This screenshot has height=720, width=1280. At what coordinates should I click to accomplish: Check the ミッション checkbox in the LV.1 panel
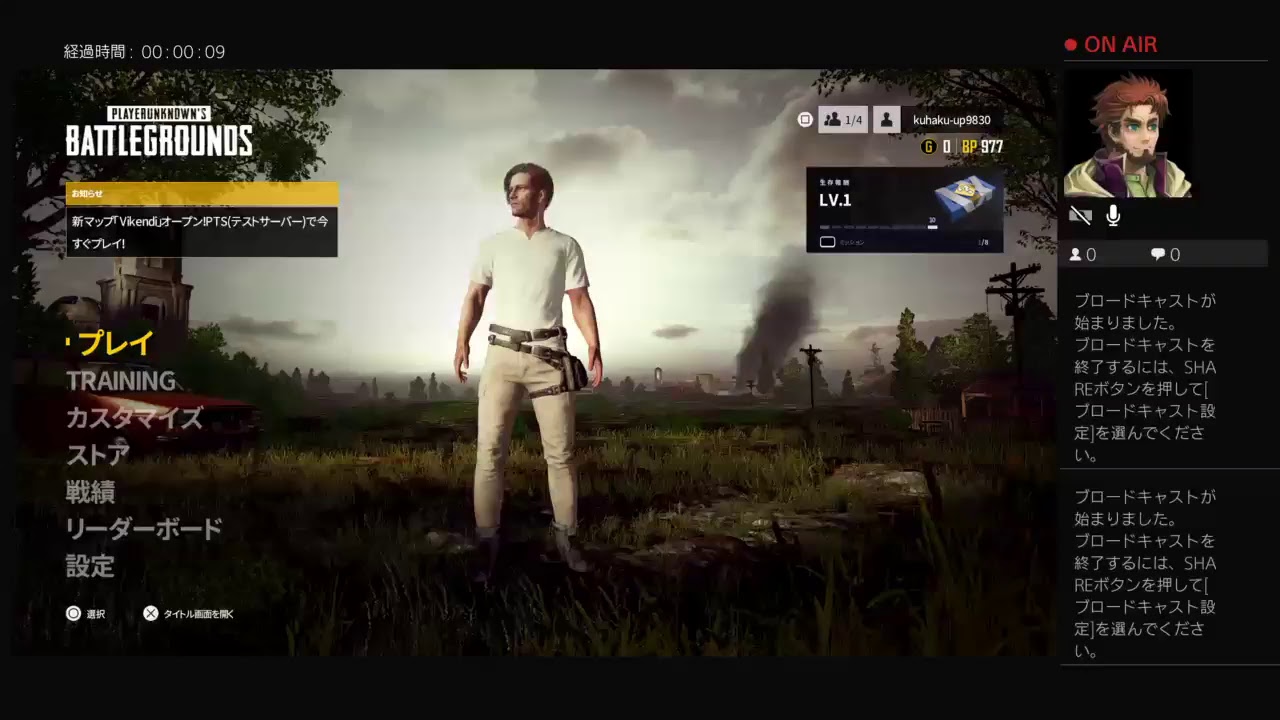point(828,242)
